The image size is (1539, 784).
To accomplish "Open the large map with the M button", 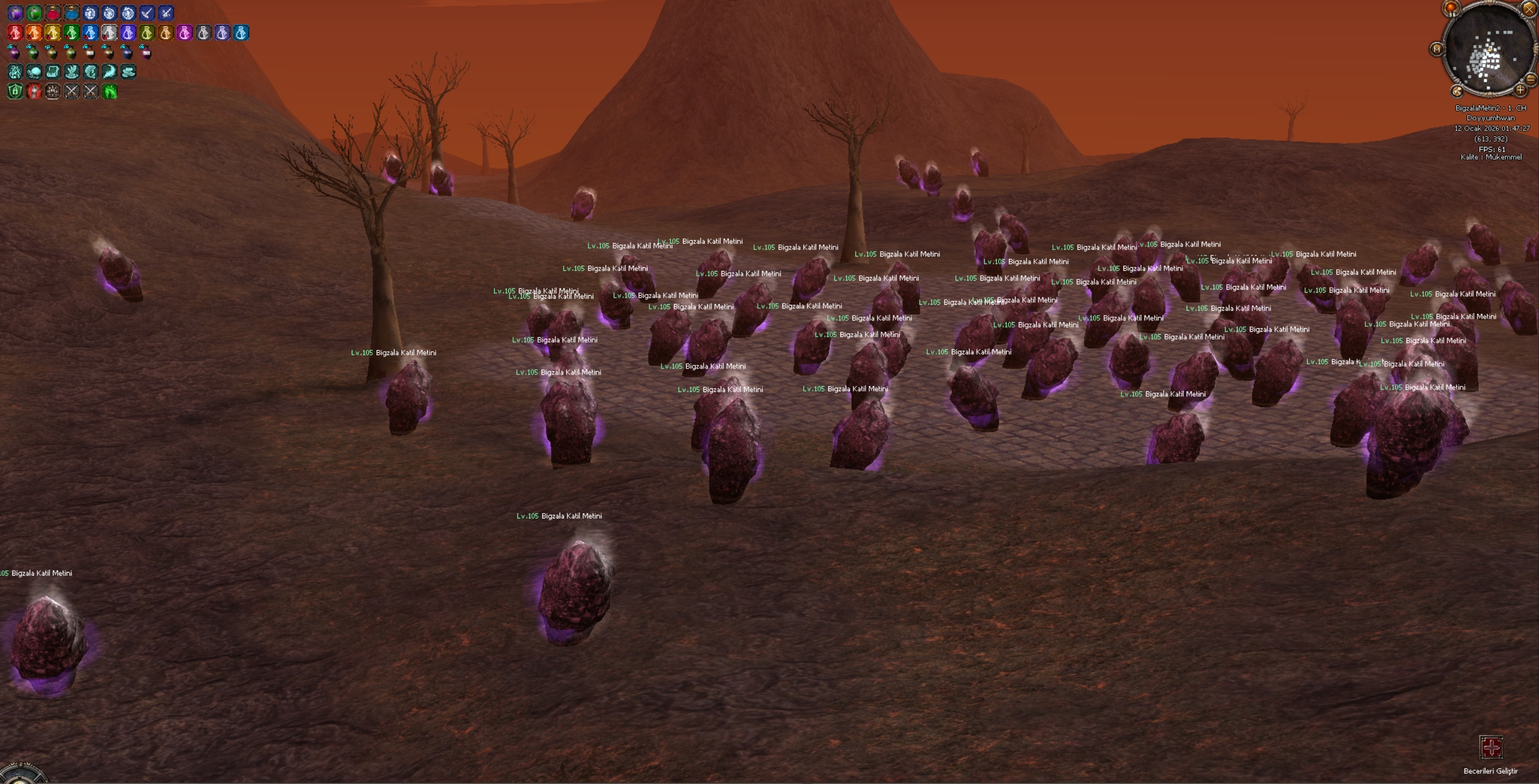I will coord(1437,49).
